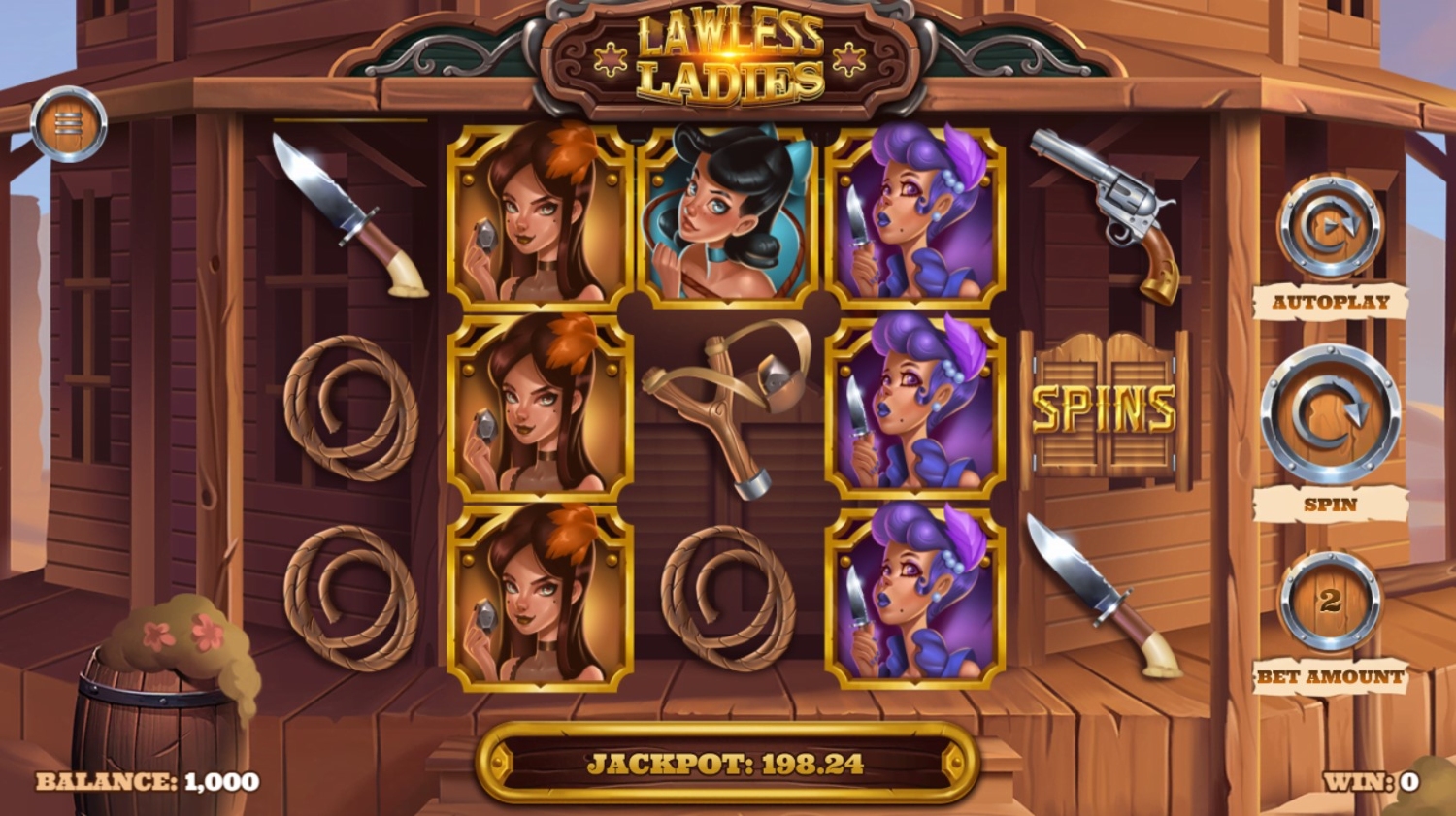Open the hamburger menu
The width and height of the screenshot is (1456, 816).
[x=68, y=124]
